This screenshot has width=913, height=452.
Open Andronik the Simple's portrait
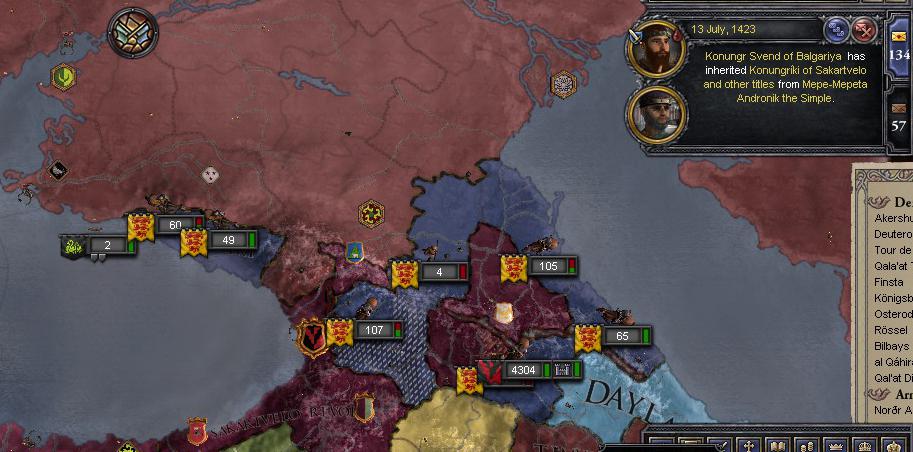(656, 113)
